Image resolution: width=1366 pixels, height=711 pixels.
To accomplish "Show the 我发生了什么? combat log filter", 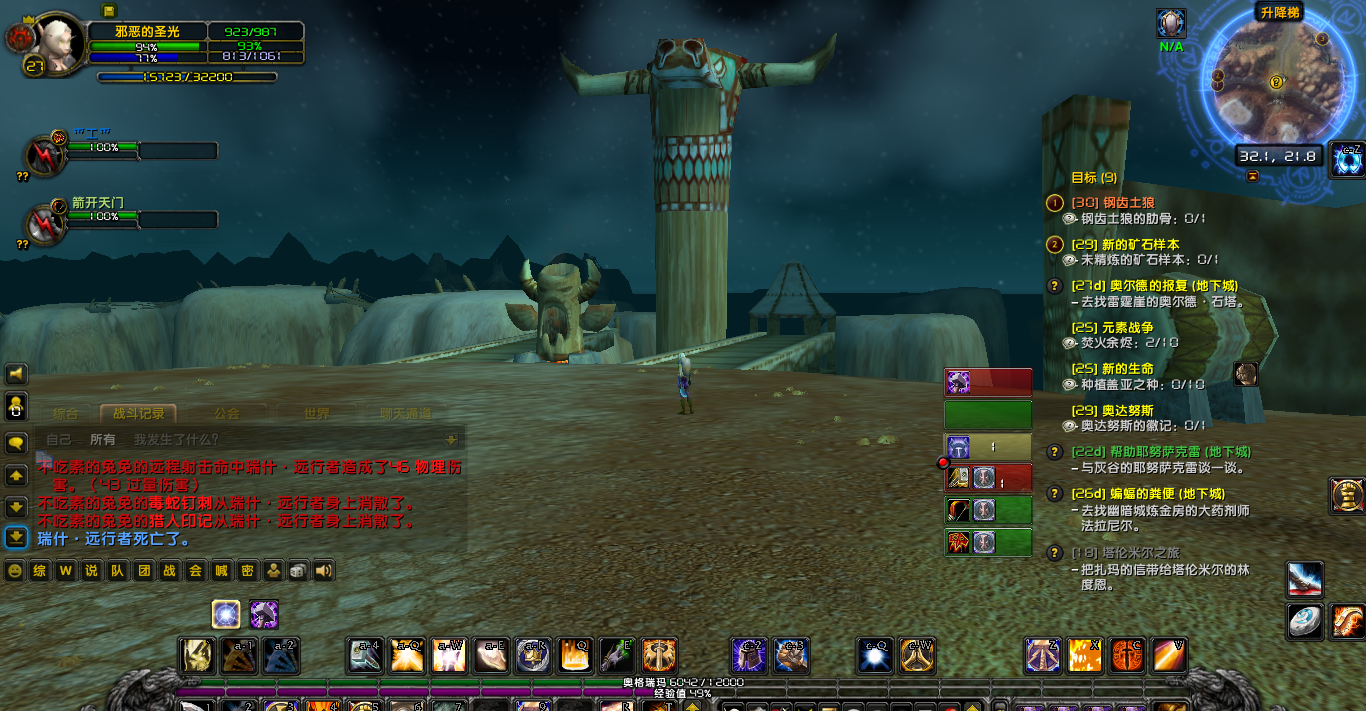I will click(x=176, y=439).
